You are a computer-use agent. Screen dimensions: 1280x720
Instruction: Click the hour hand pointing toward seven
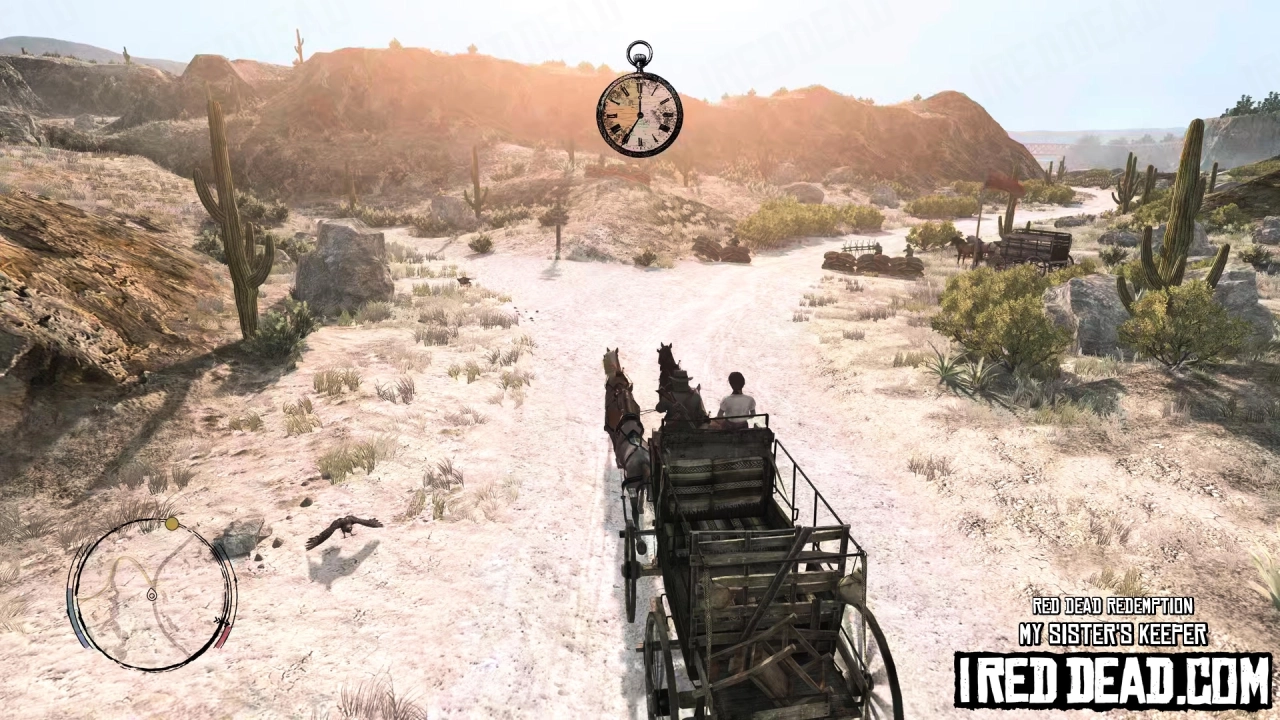630,128
